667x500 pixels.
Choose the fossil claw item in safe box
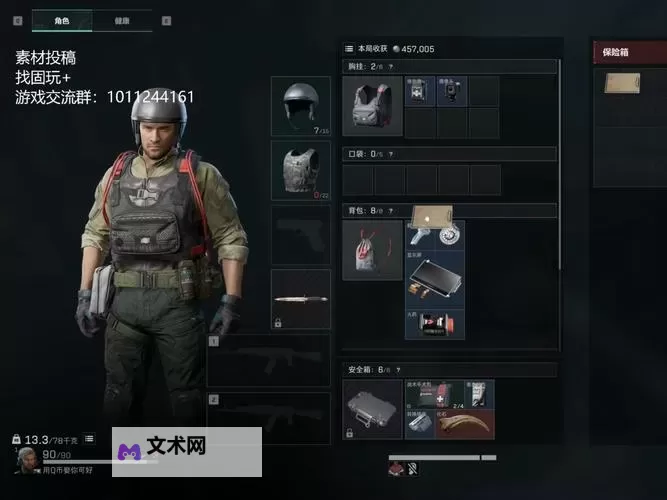point(465,424)
